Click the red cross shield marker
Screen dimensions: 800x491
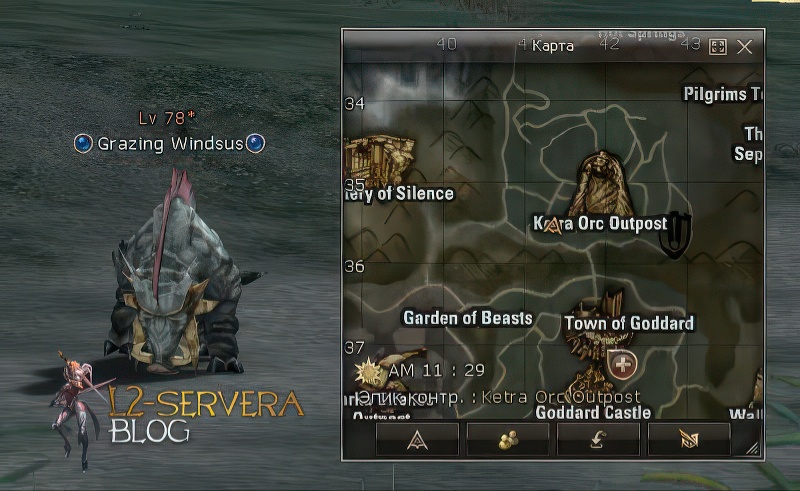622,364
